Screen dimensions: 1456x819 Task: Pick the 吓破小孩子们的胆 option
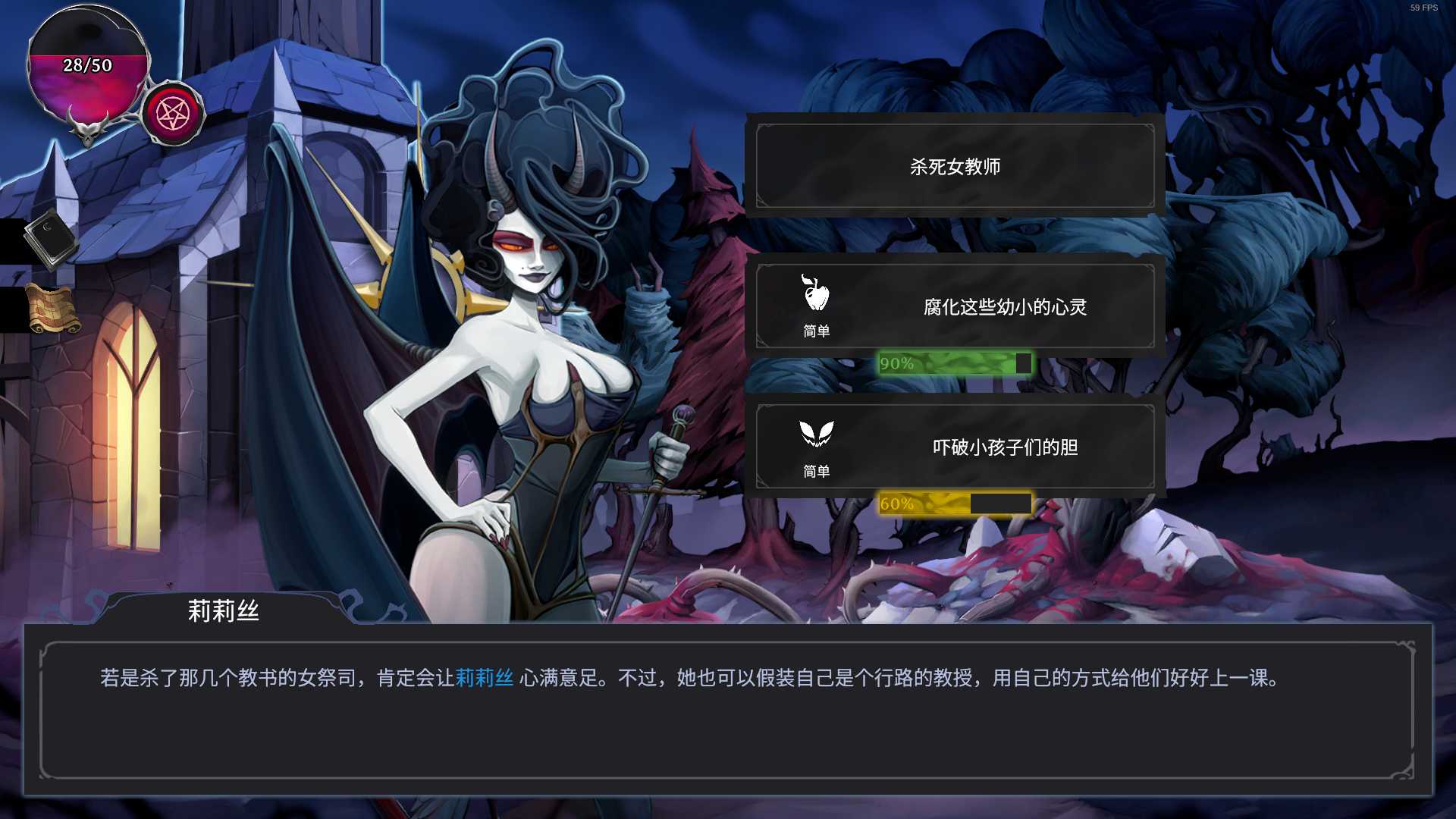(955, 447)
